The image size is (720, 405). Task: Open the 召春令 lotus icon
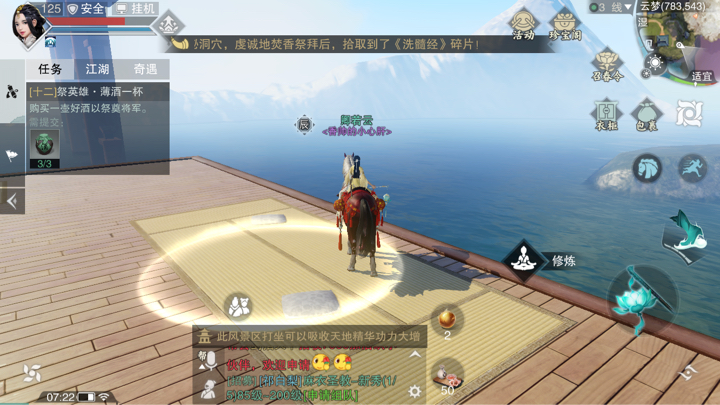click(x=606, y=64)
